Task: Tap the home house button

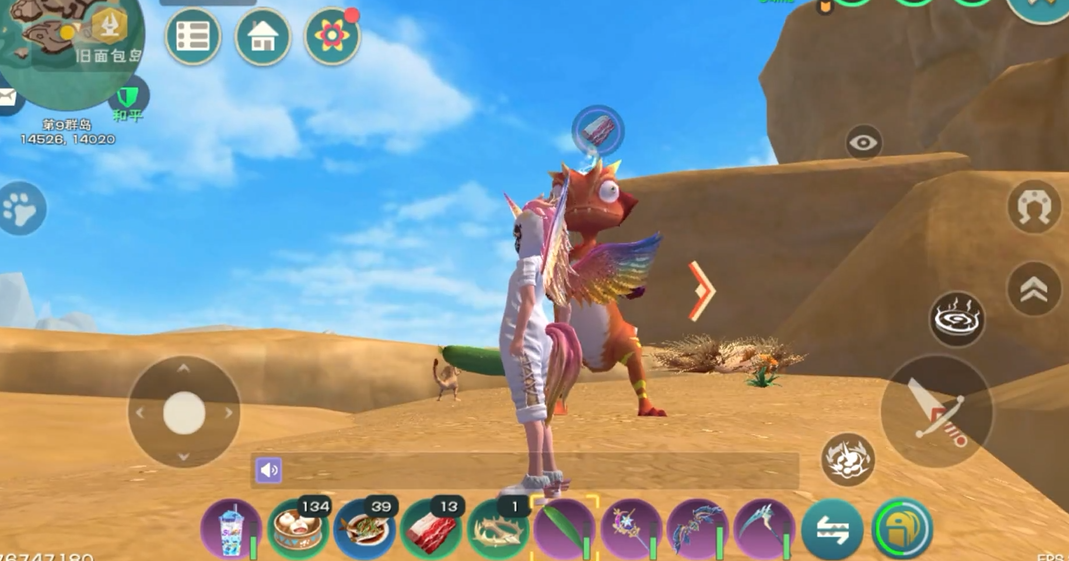Action: pos(263,38)
